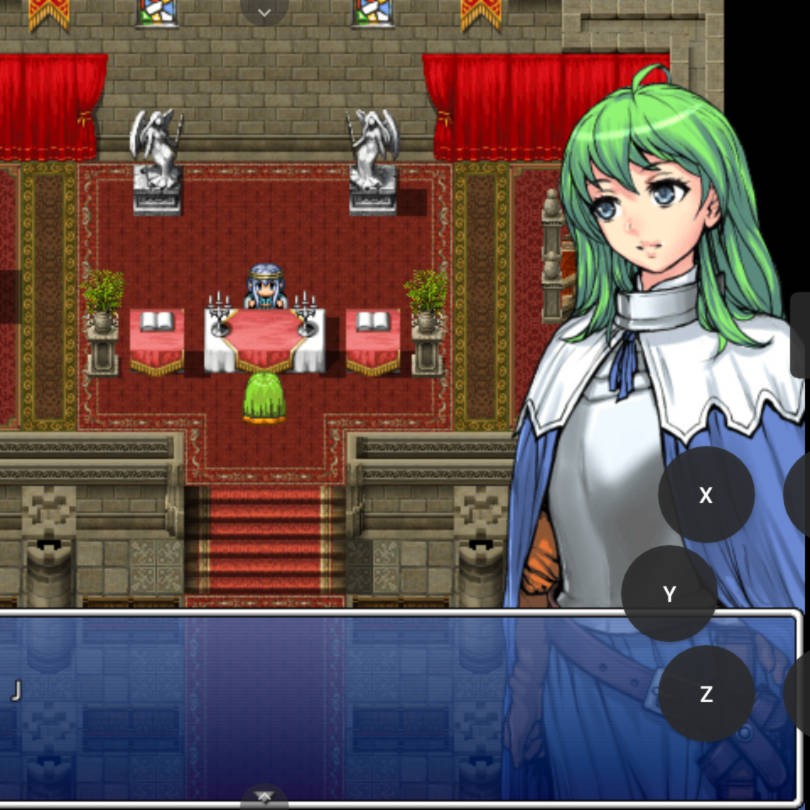Open the bottom-edge double-chevron handle

click(265, 797)
